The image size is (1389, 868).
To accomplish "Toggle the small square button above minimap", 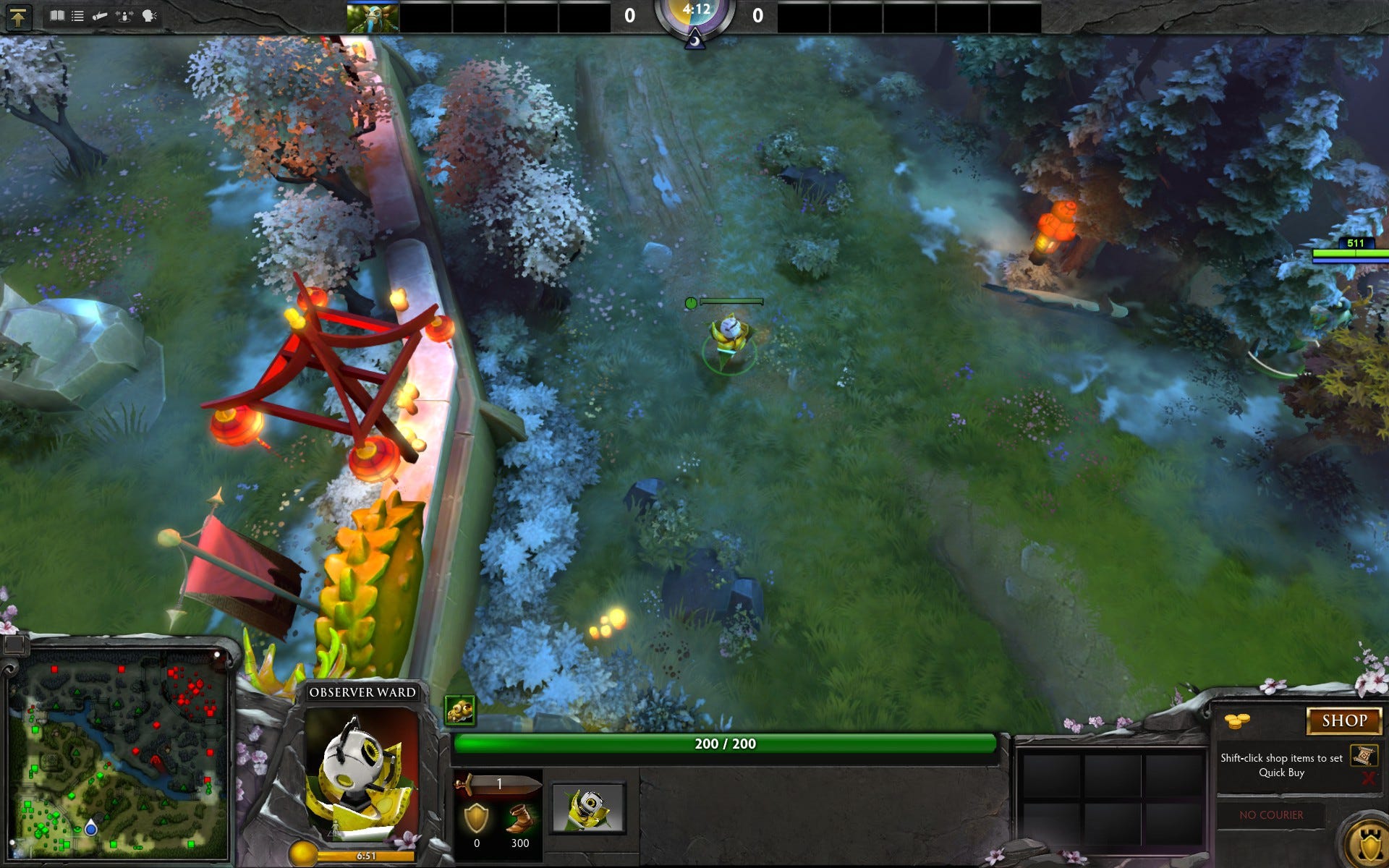I will [14, 643].
